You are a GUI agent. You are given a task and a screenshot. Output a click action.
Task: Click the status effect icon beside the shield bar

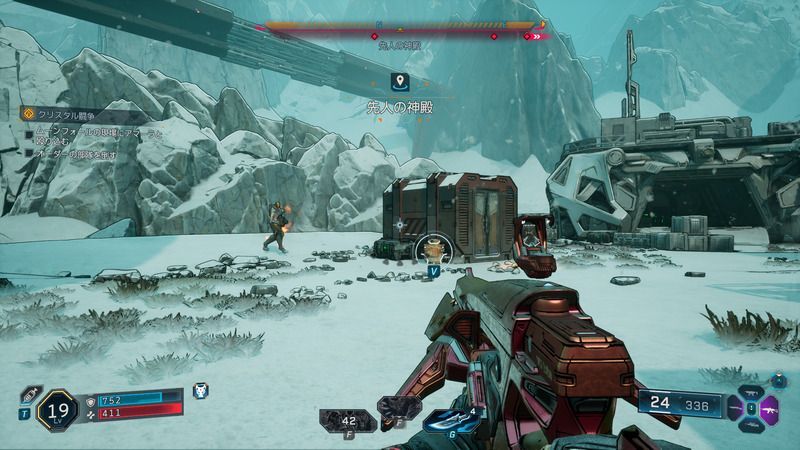200,392
